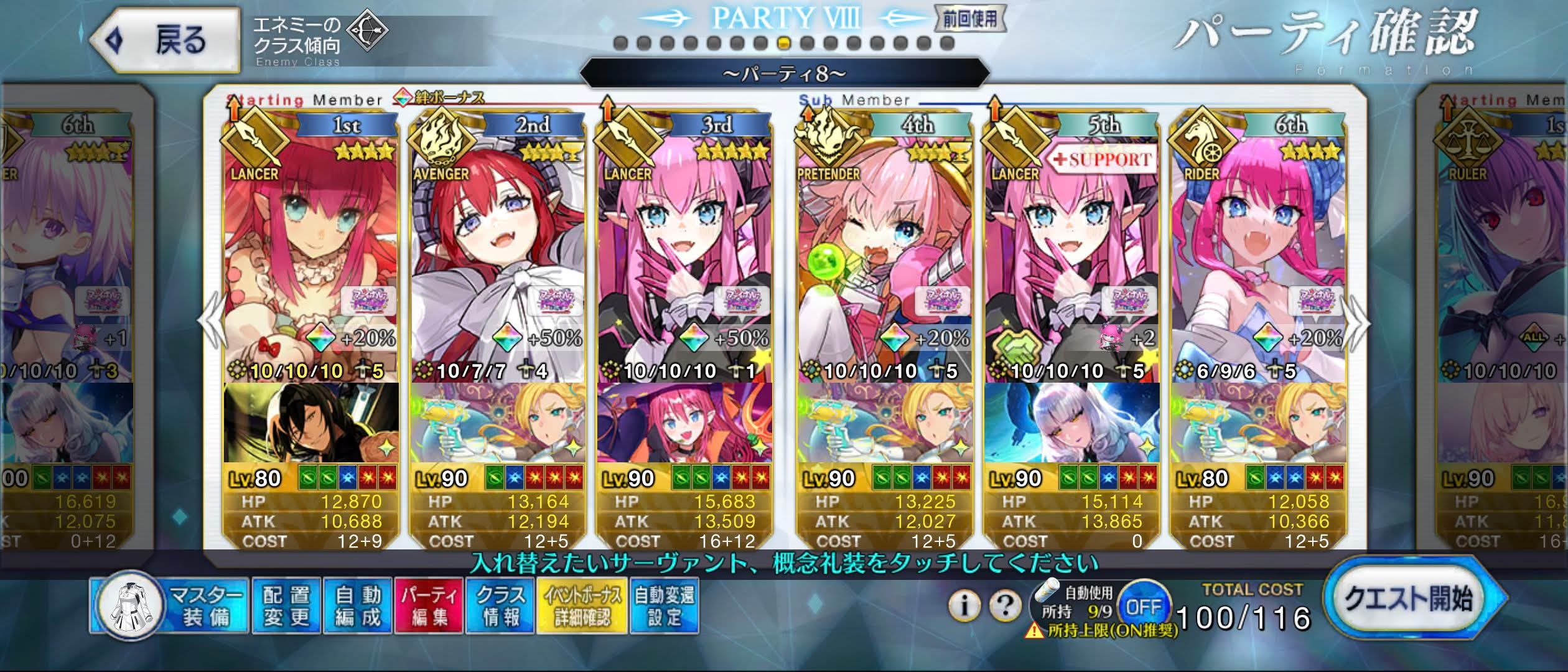The height and width of the screenshot is (672, 1568).
Task: Select the 4th slot Pretender servant card
Action: [x=884, y=249]
